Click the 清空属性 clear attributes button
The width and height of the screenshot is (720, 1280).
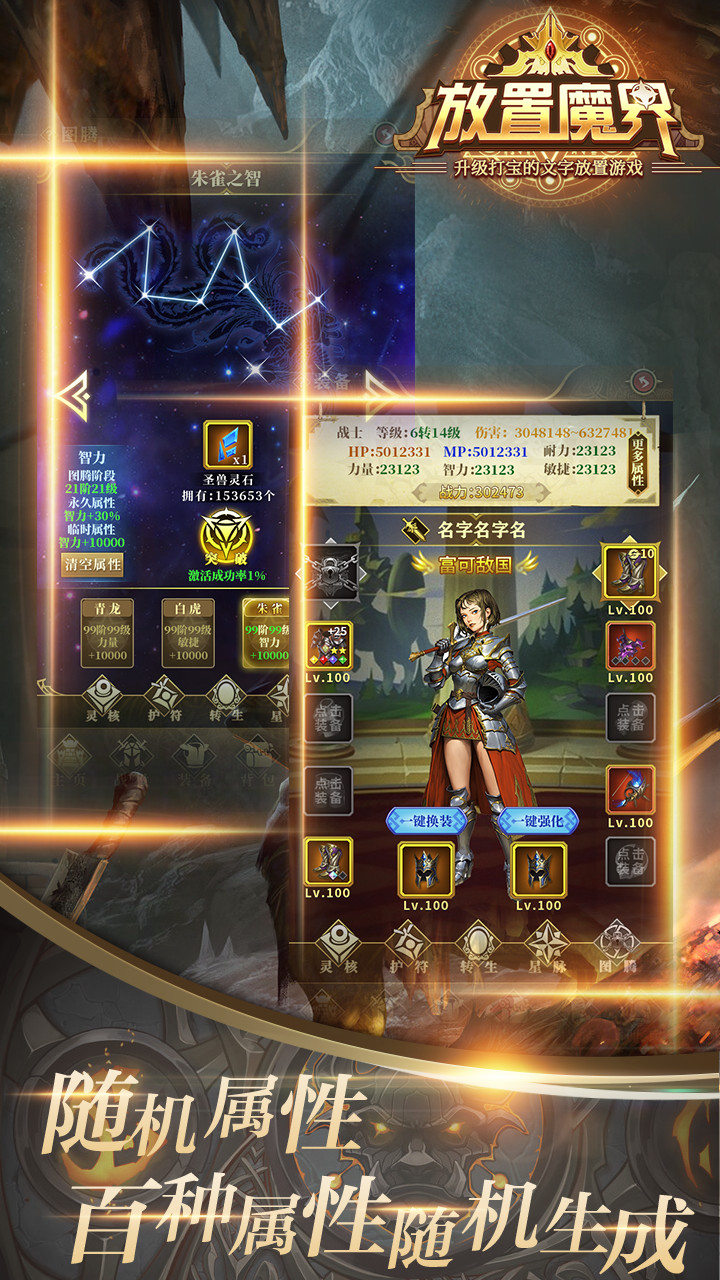pos(93,565)
